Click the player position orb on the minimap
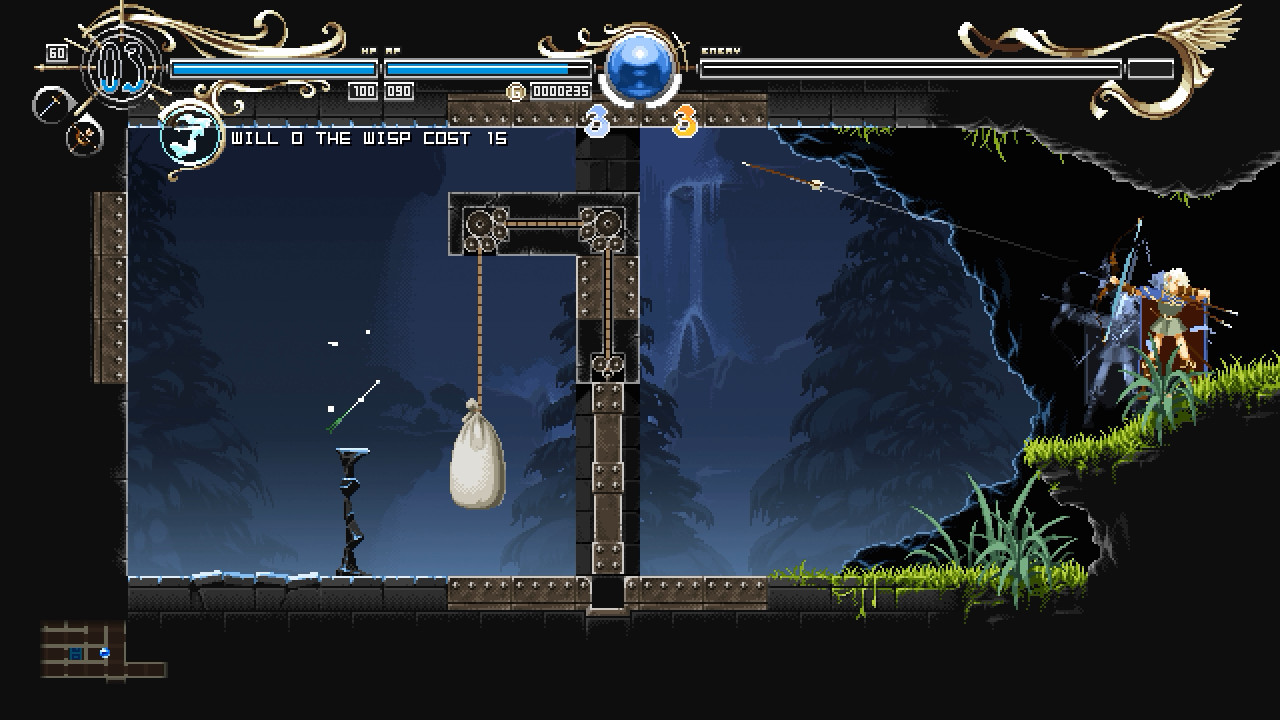This screenshot has width=1280, height=720. coord(105,653)
